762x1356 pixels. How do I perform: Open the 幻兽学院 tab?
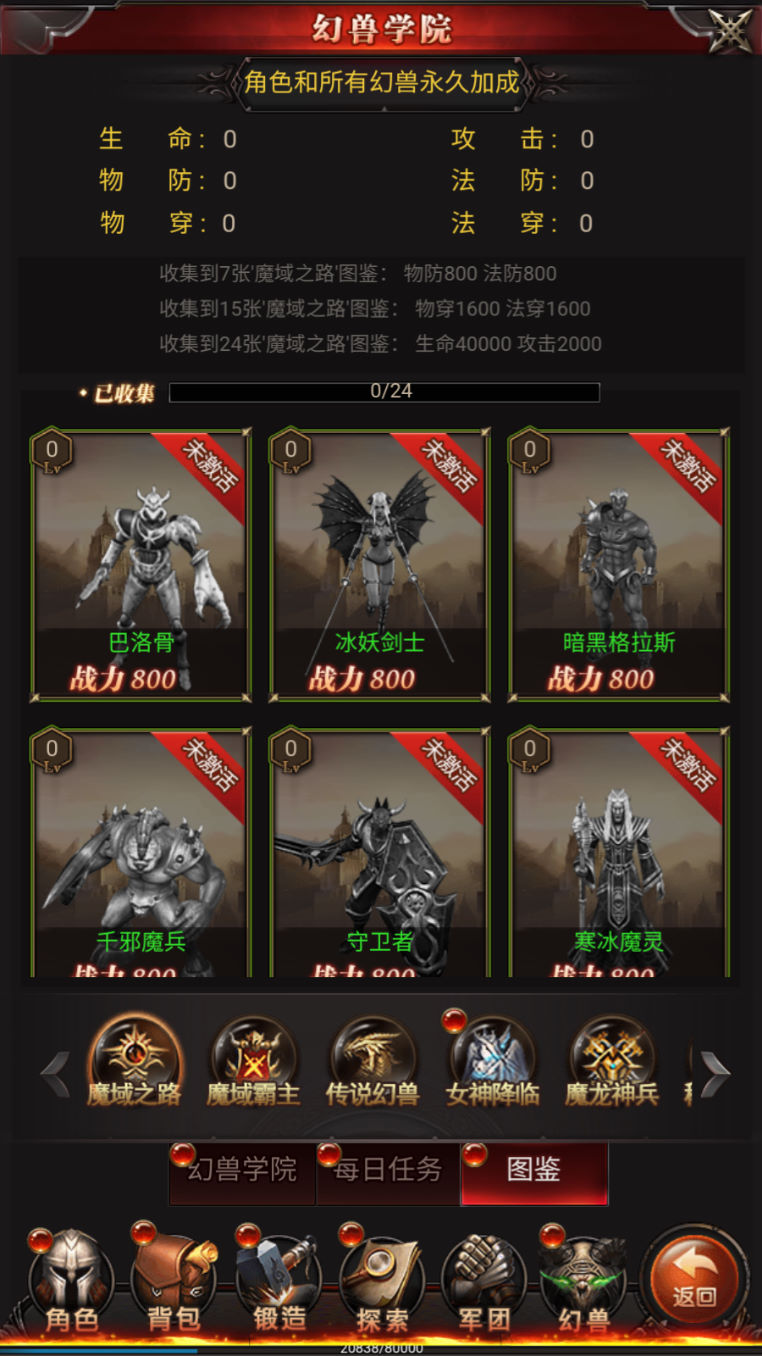pos(243,1171)
